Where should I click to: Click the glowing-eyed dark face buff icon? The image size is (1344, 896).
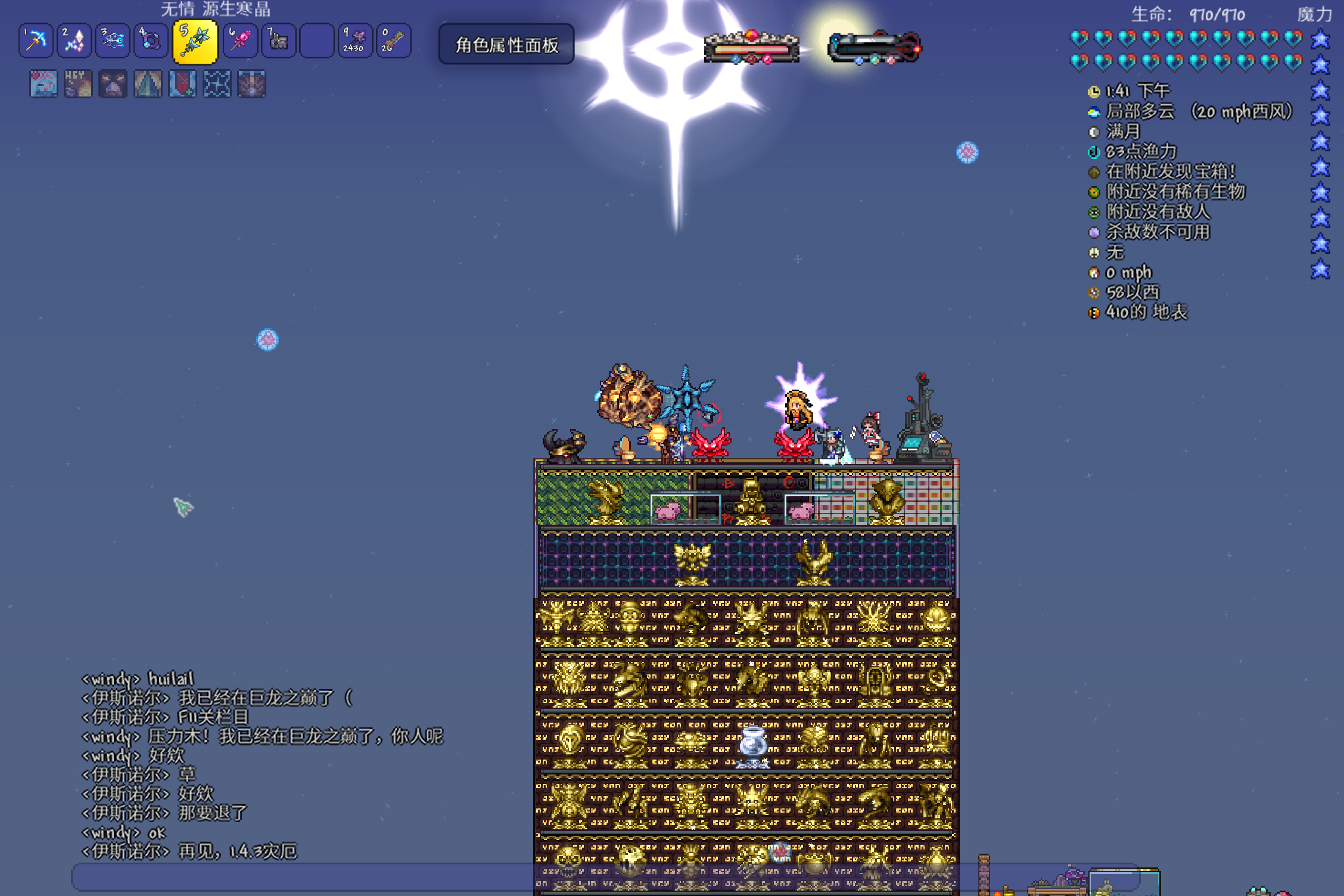(113, 84)
